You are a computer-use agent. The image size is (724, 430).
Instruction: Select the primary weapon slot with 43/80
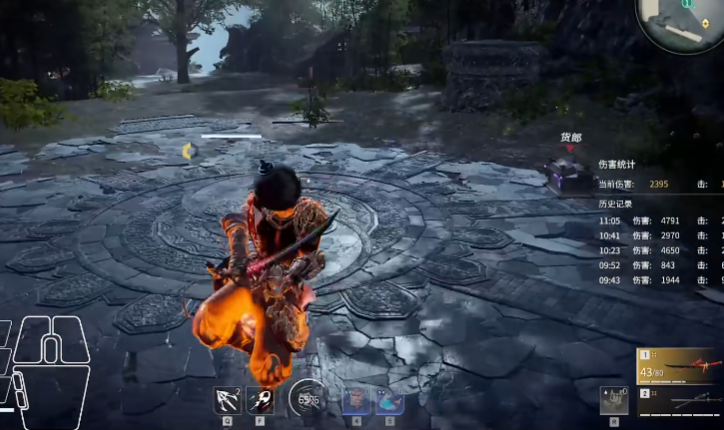pyautogui.click(x=680, y=366)
